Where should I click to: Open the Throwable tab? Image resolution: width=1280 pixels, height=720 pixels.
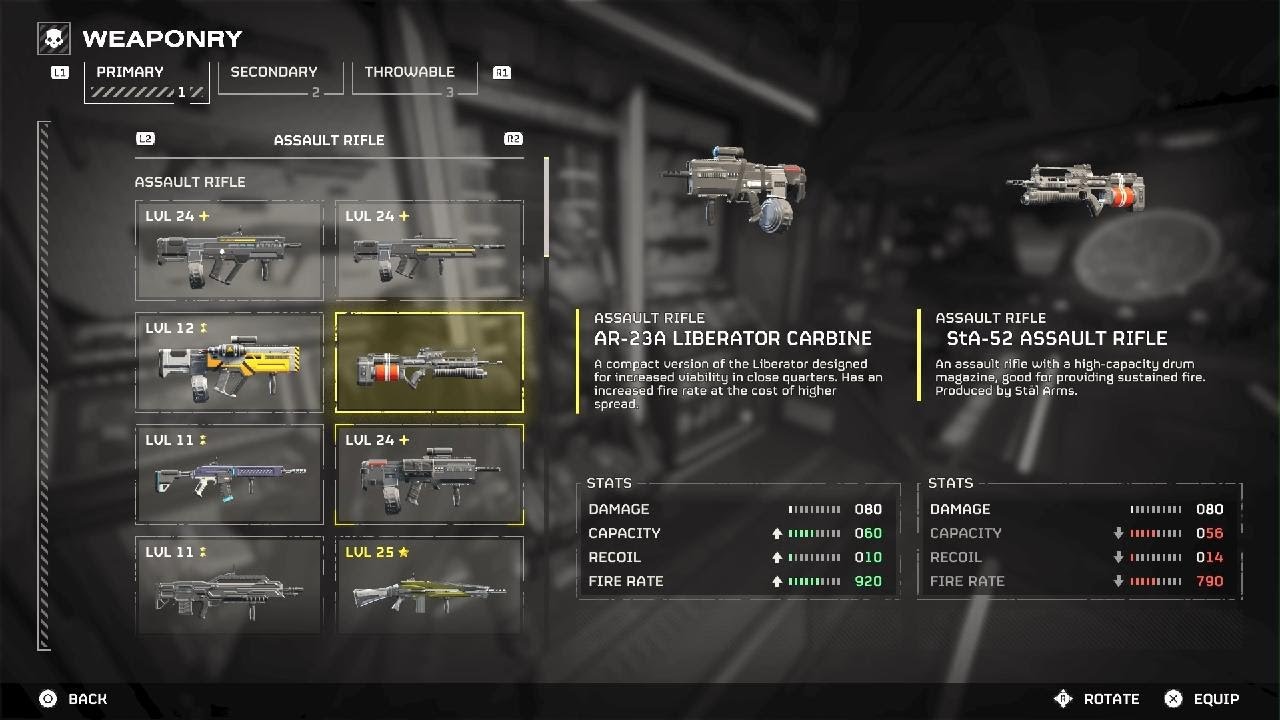(409, 76)
